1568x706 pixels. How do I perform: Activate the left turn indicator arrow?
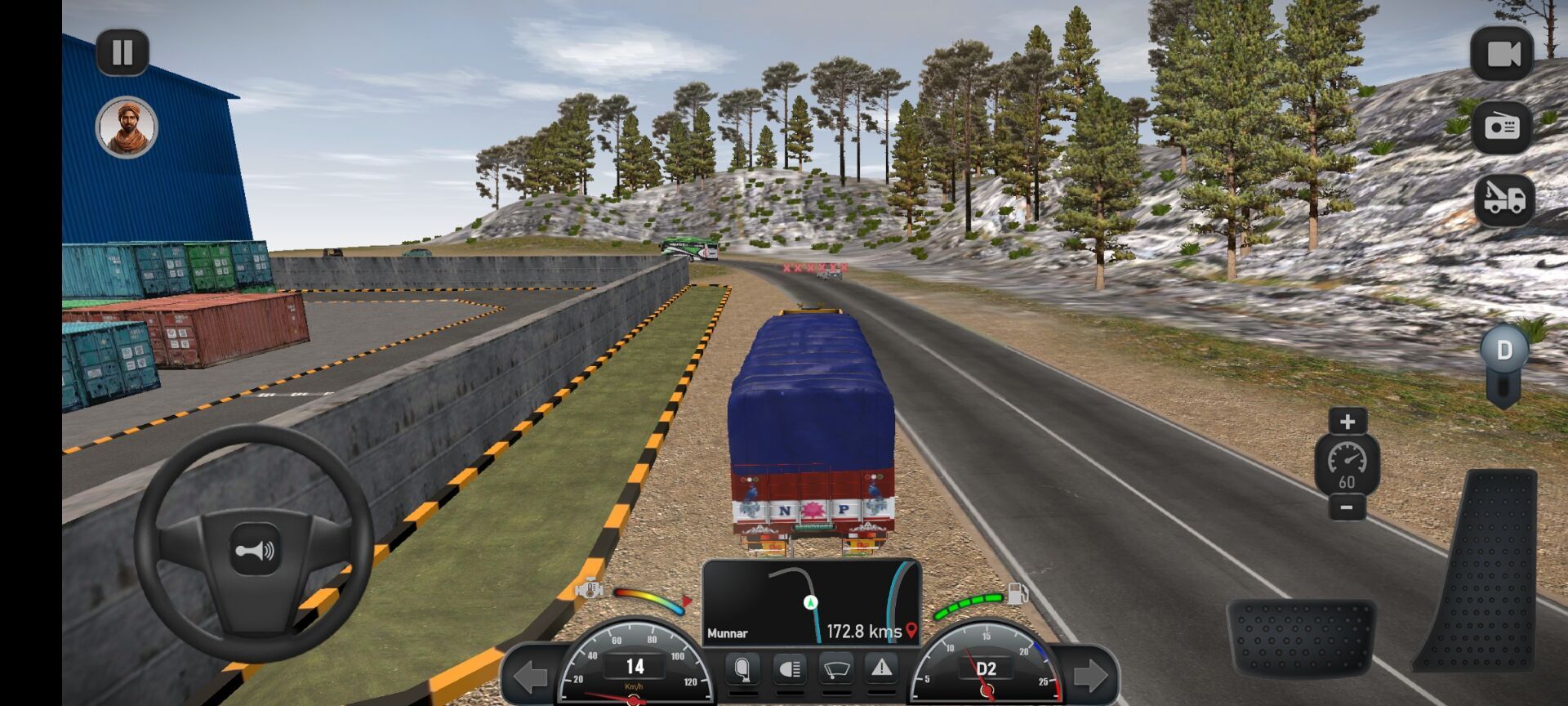pyautogui.click(x=531, y=676)
